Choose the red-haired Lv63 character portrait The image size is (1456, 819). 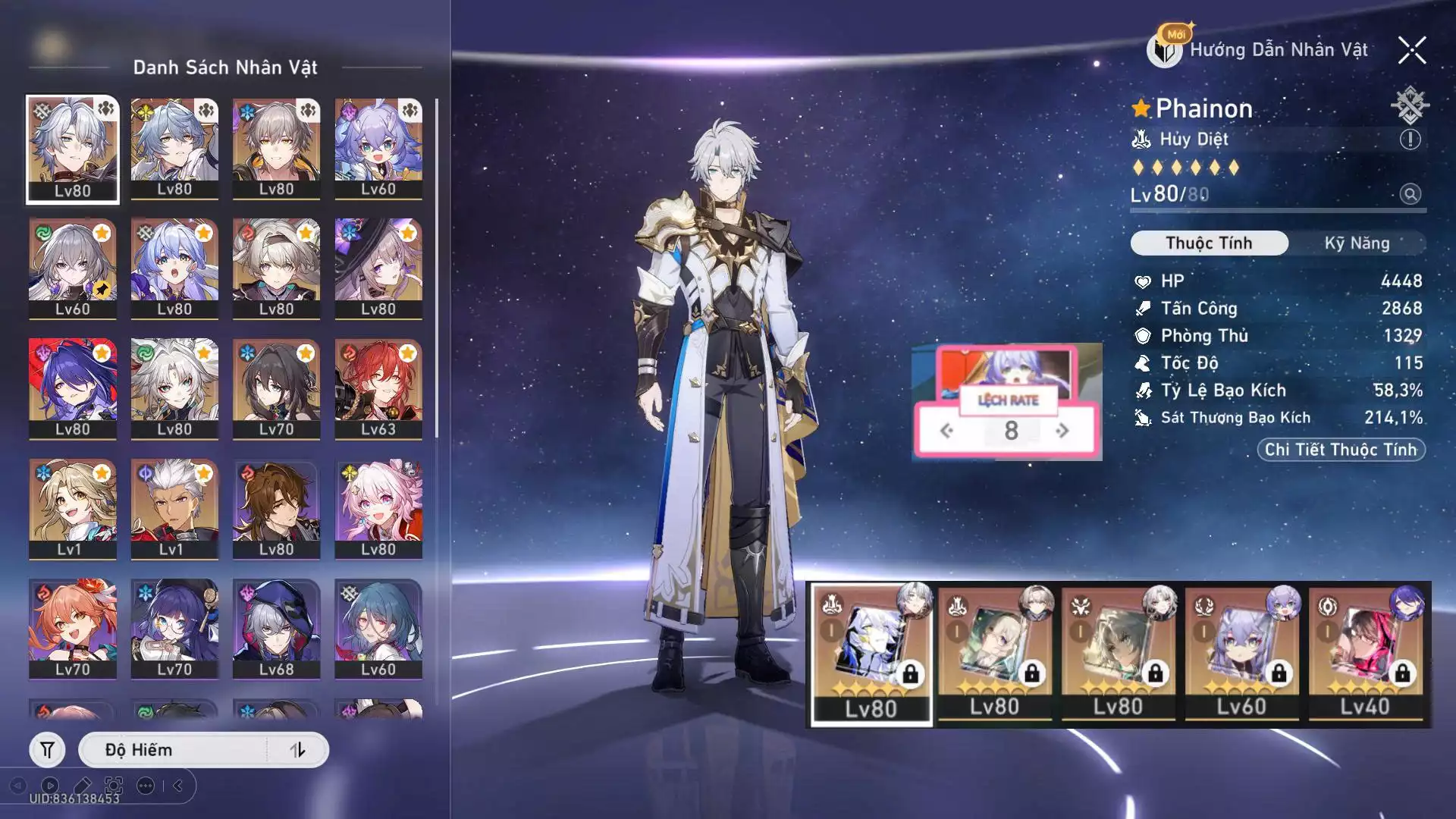pos(378,388)
